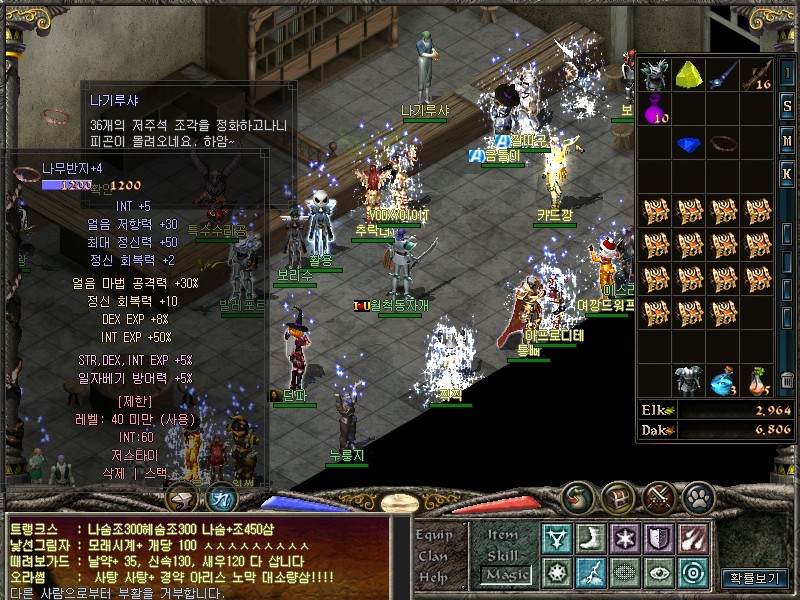Click the 확률보기 button
The height and width of the screenshot is (600, 800).
[754, 577]
